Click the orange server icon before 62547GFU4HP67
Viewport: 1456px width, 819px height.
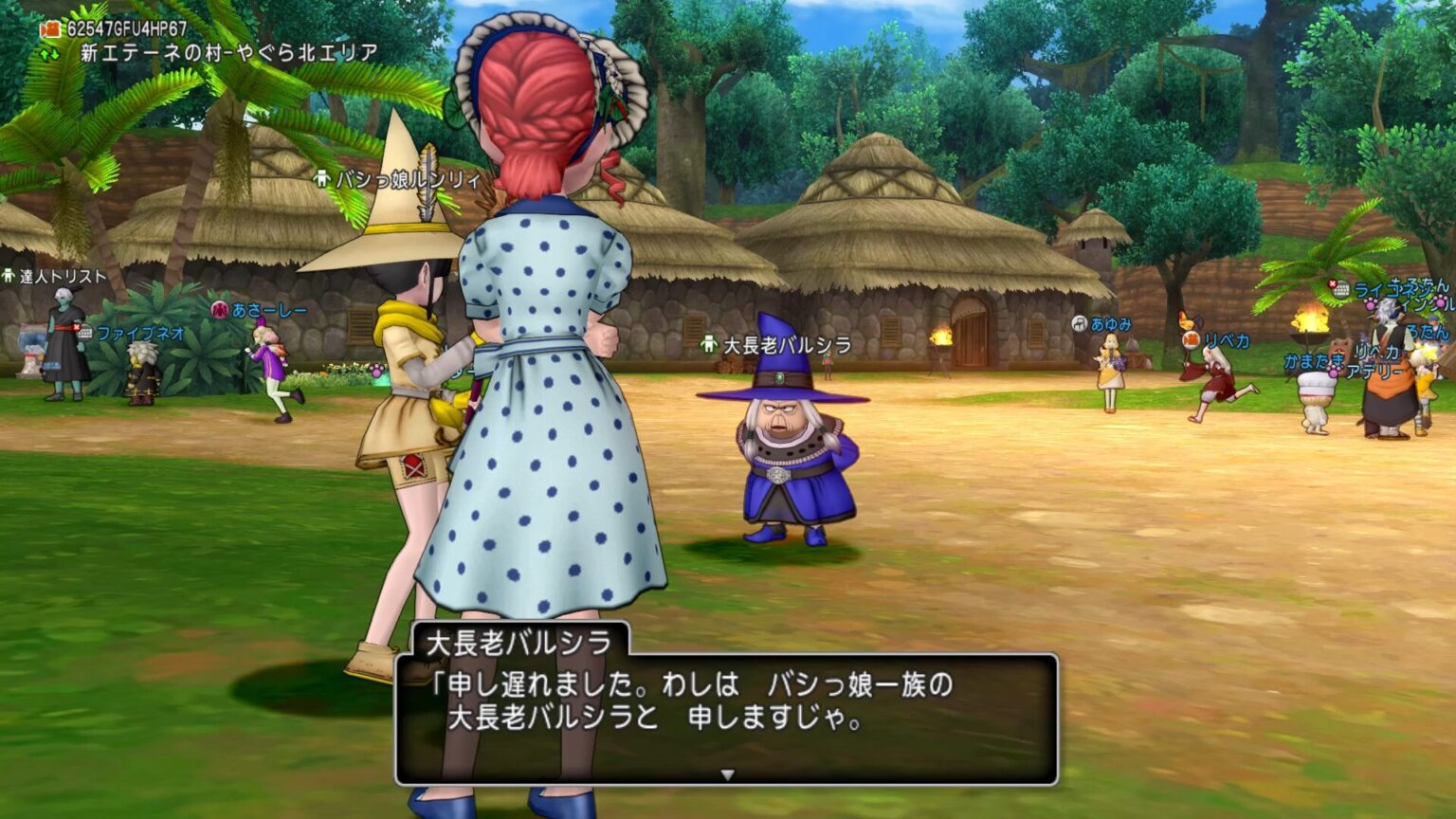point(50,28)
